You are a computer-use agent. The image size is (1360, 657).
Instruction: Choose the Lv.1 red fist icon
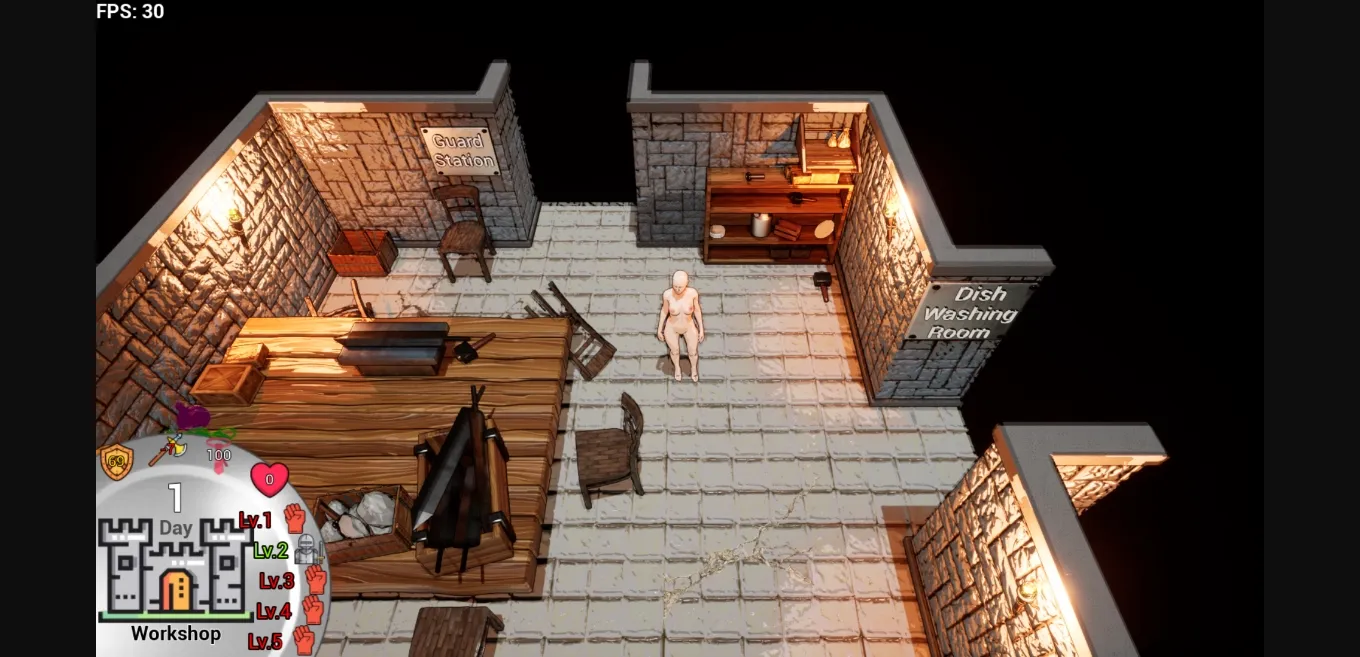pos(294,518)
